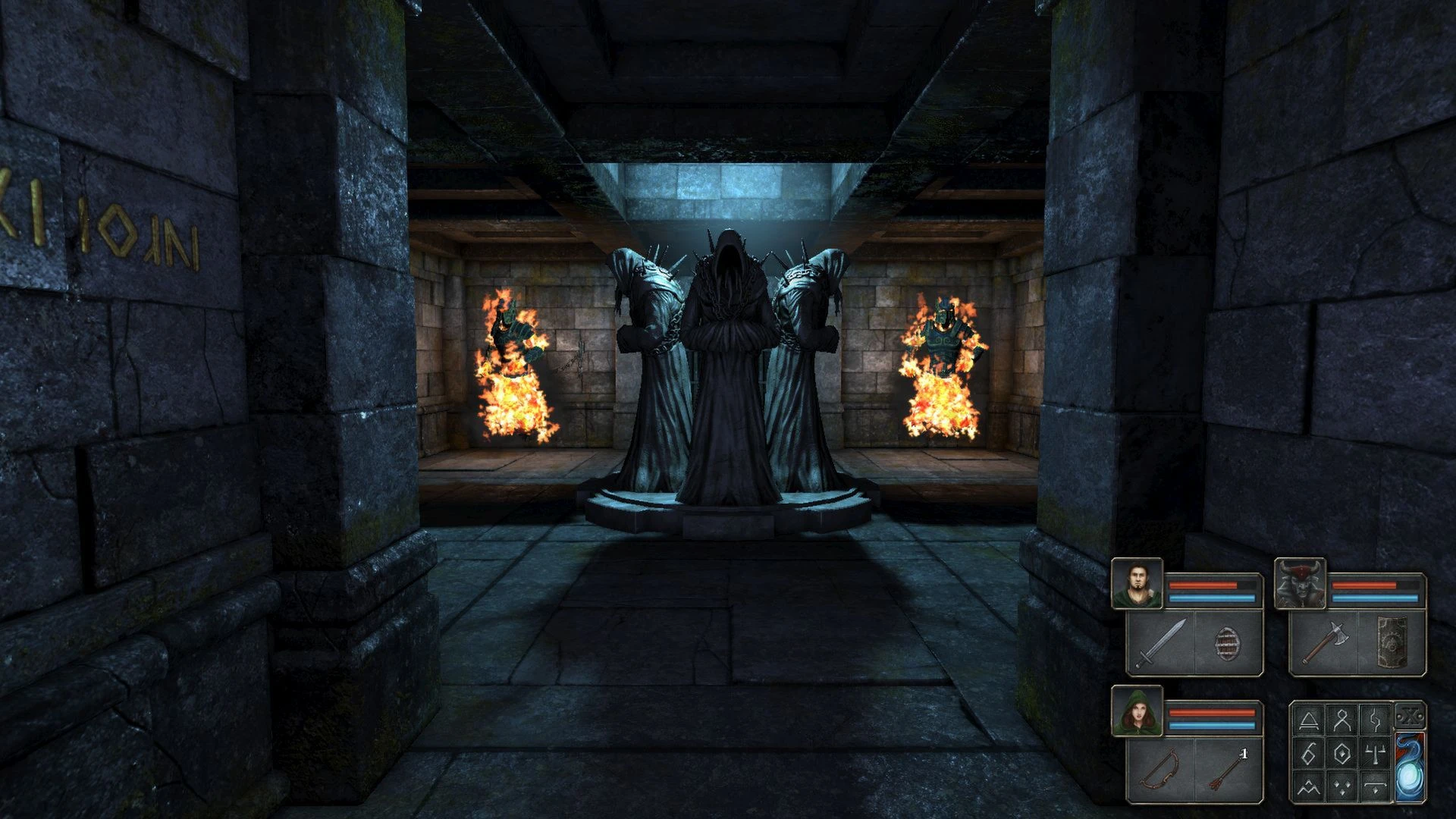Viewport: 1456px width, 819px height.
Task: Select the trident-shaped rune in the spell grid
Action: click(1375, 754)
